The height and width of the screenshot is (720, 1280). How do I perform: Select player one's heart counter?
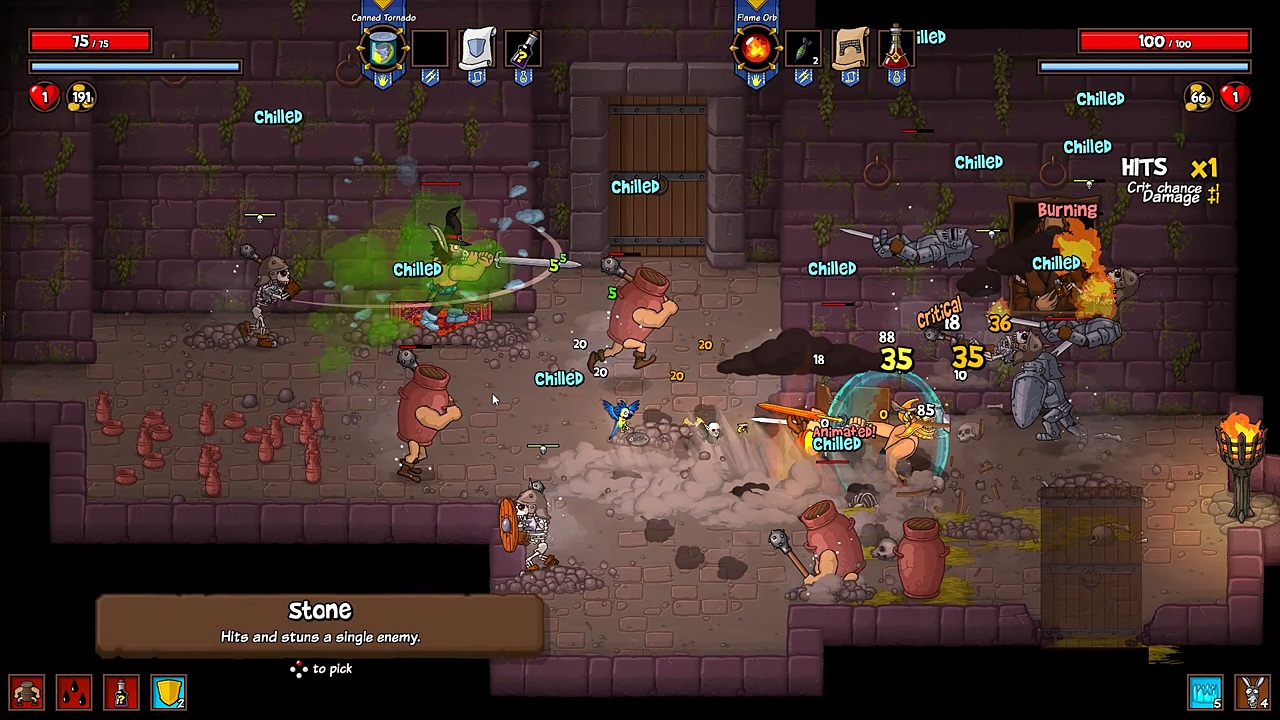[x=44, y=96]
